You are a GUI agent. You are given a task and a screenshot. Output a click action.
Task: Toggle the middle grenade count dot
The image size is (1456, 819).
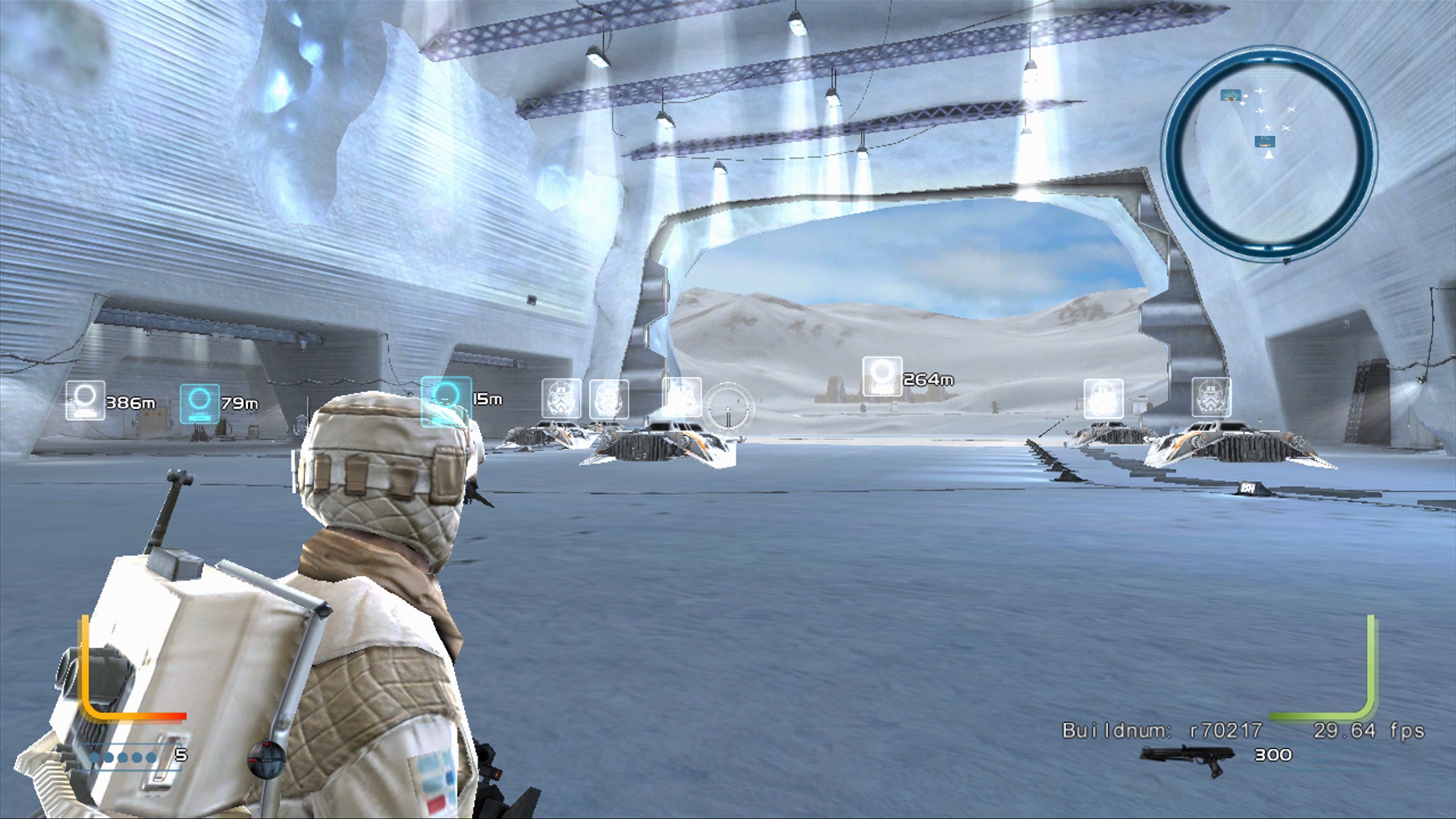pos(122,757)
